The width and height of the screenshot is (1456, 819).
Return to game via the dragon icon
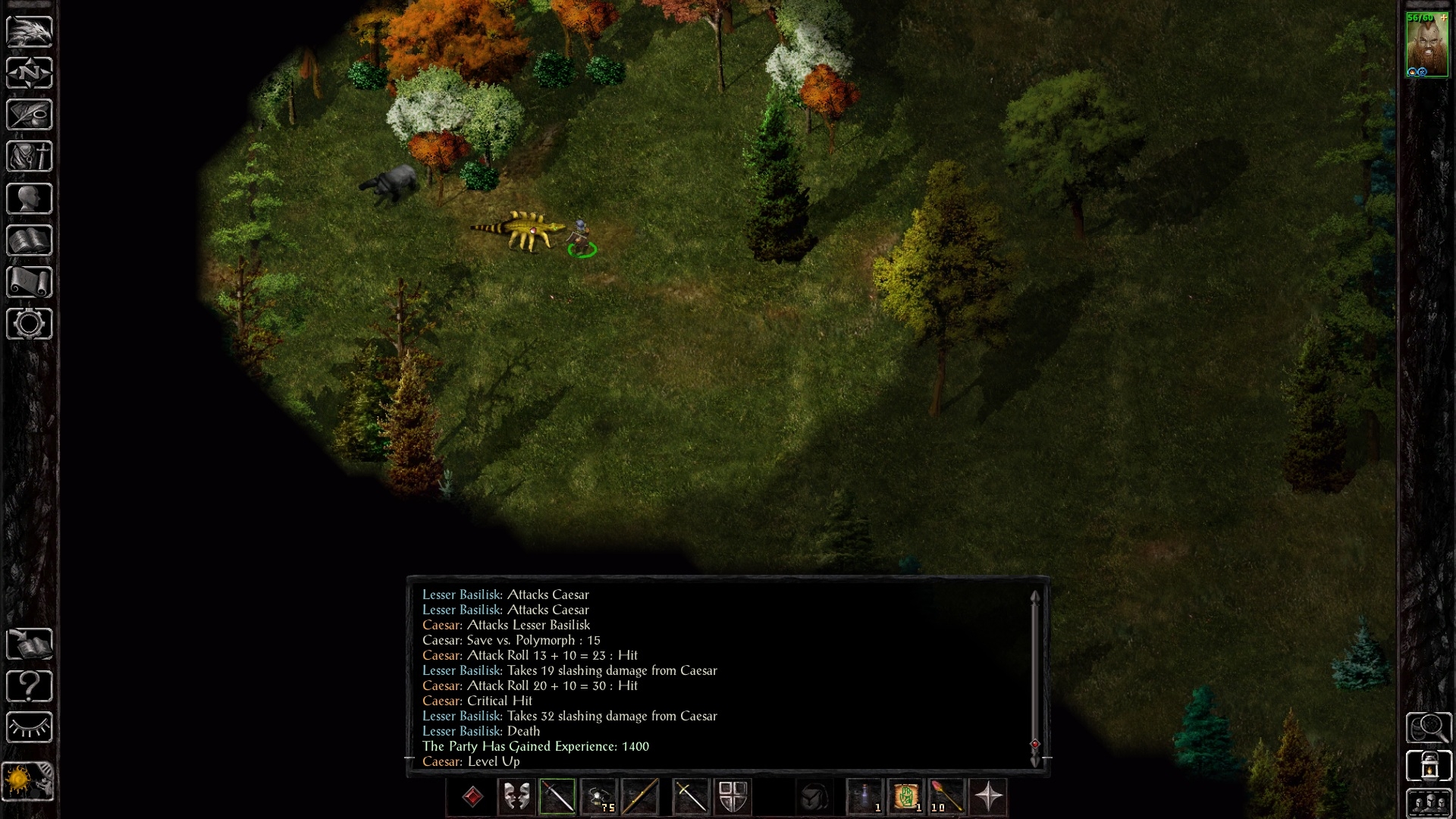(x=30, y=31)
